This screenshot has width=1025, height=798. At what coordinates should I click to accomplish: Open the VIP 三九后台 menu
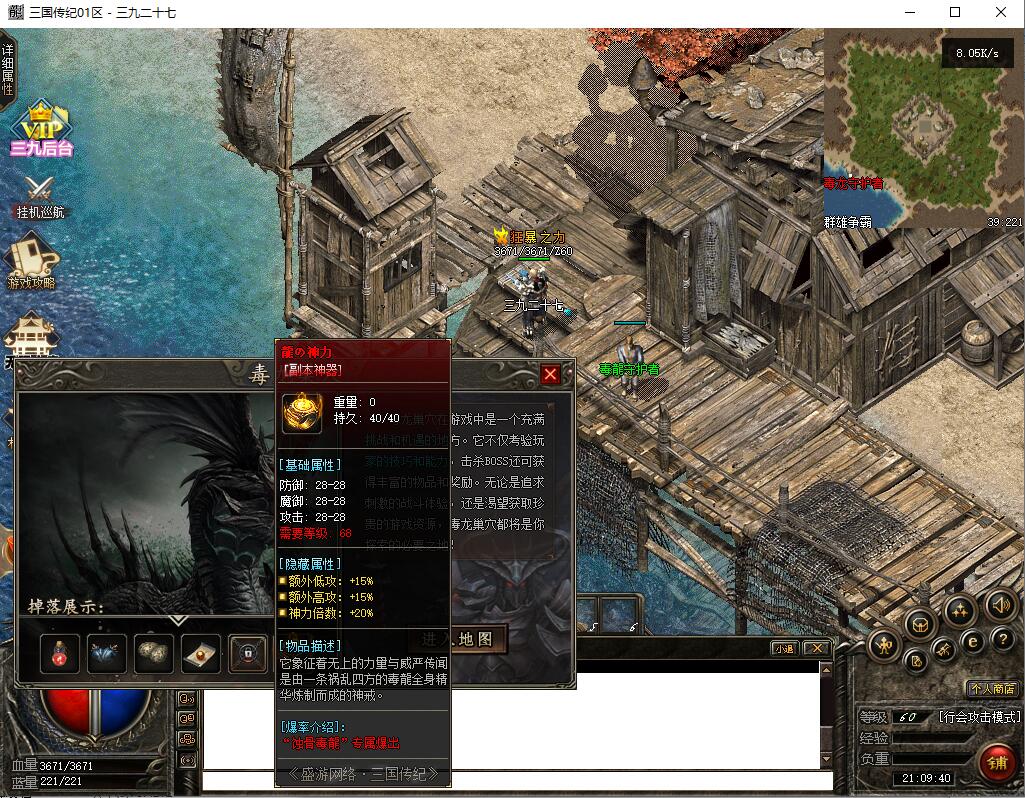(40, 130)
